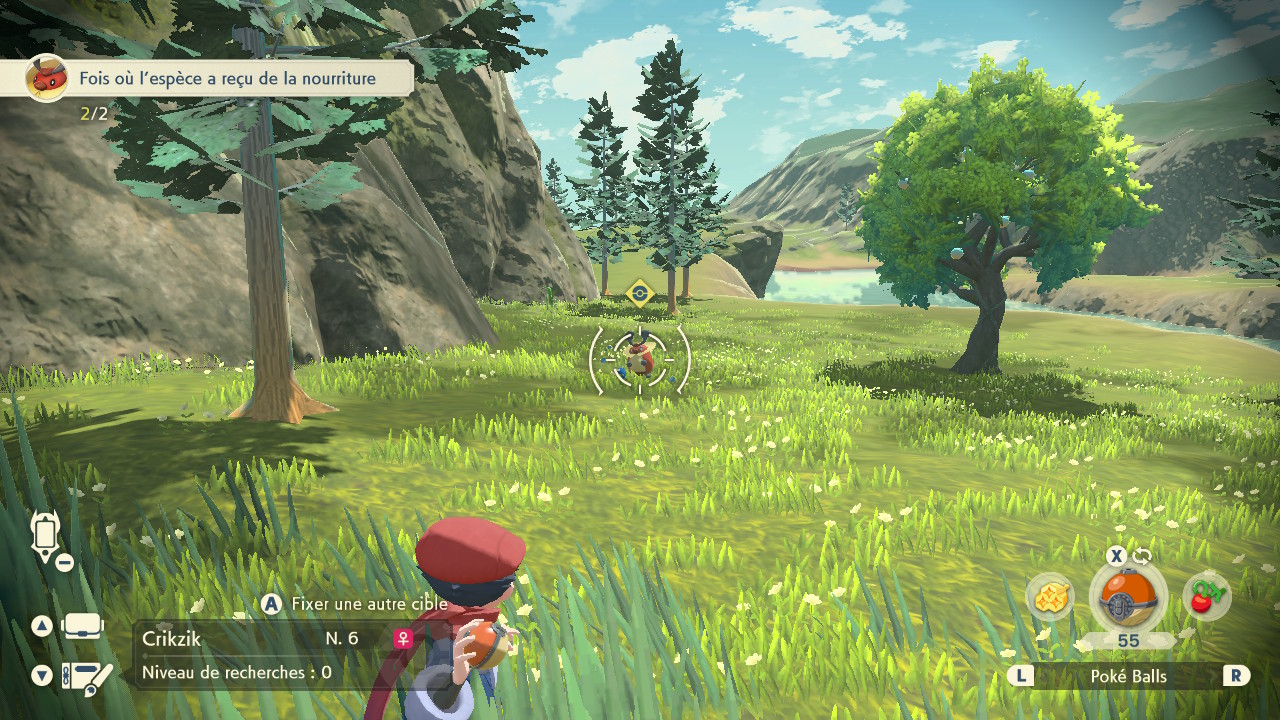Choose the honey cake item slot
Image resolution: width=1280 pixels, height=720 pixels.
pyautogui.click(x=1051, y=598)
